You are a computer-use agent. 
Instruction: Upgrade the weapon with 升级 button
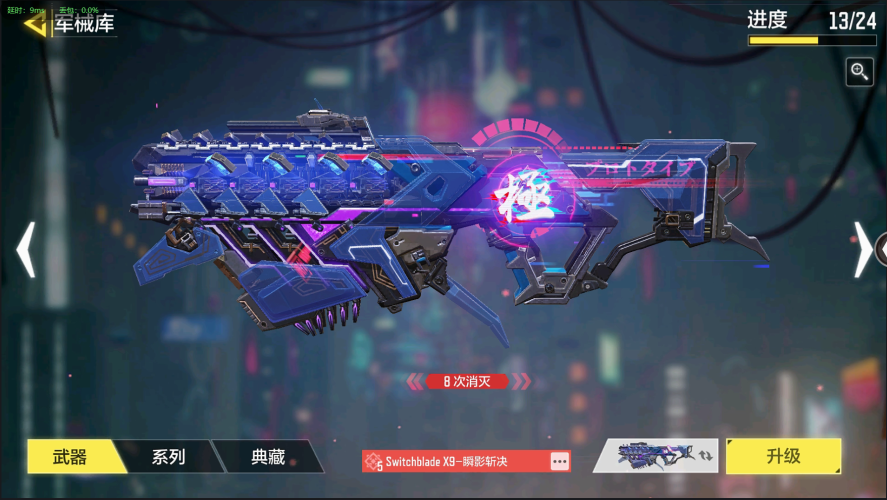click(783, 456)
